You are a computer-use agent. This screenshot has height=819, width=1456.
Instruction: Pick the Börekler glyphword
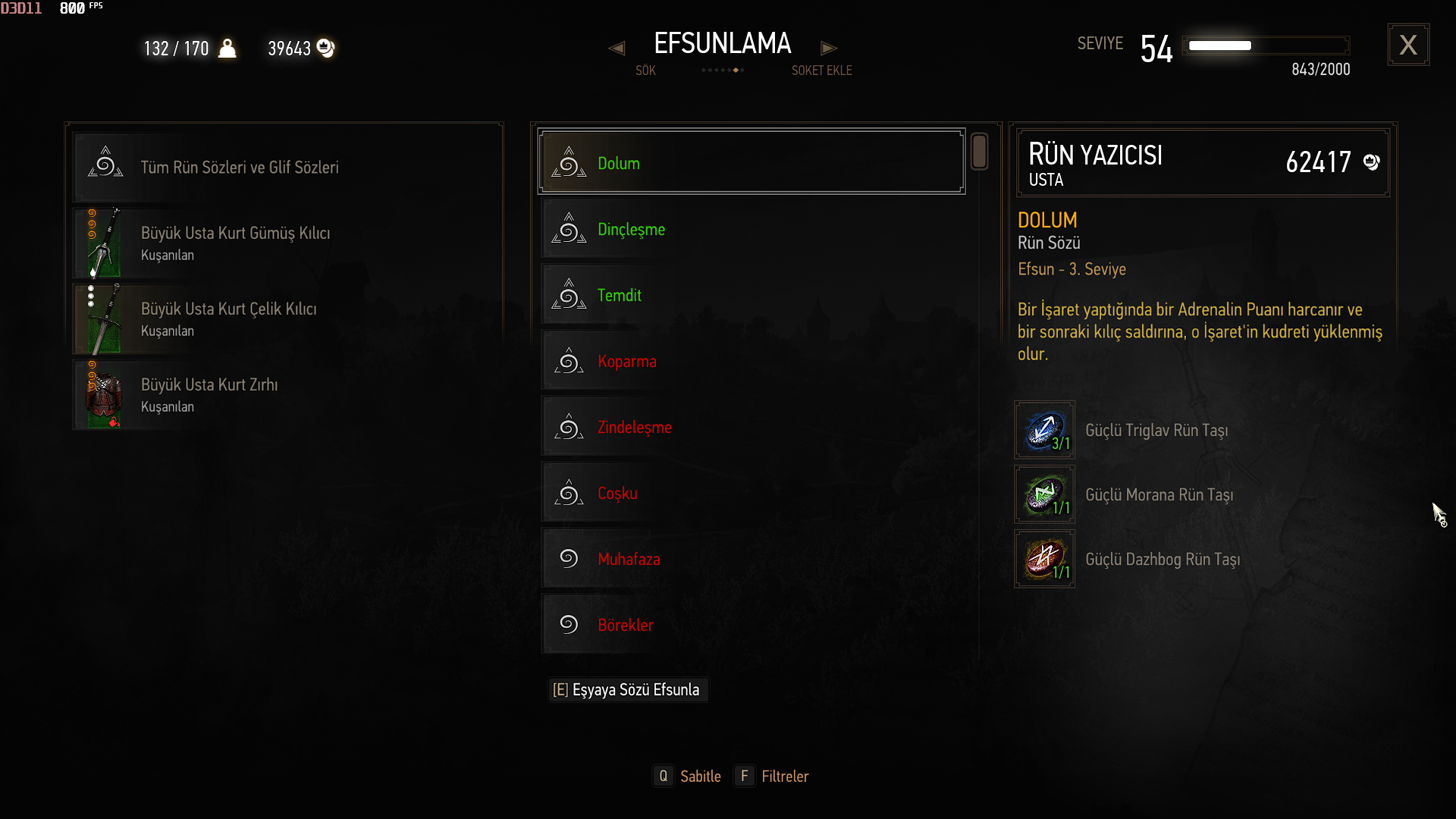click(x=751, y=625)
